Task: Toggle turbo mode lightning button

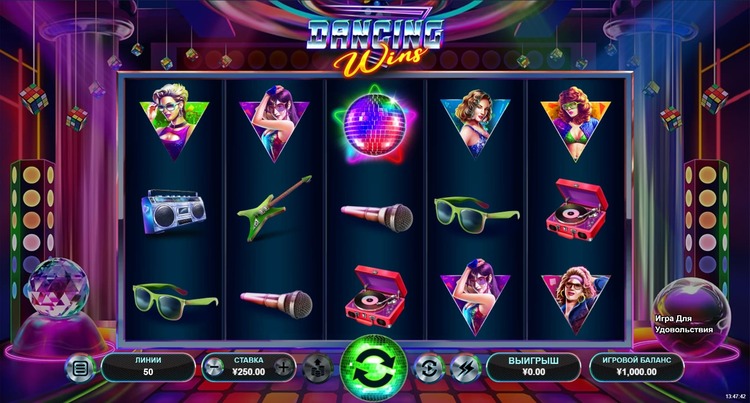Action: tap(463, 367)
